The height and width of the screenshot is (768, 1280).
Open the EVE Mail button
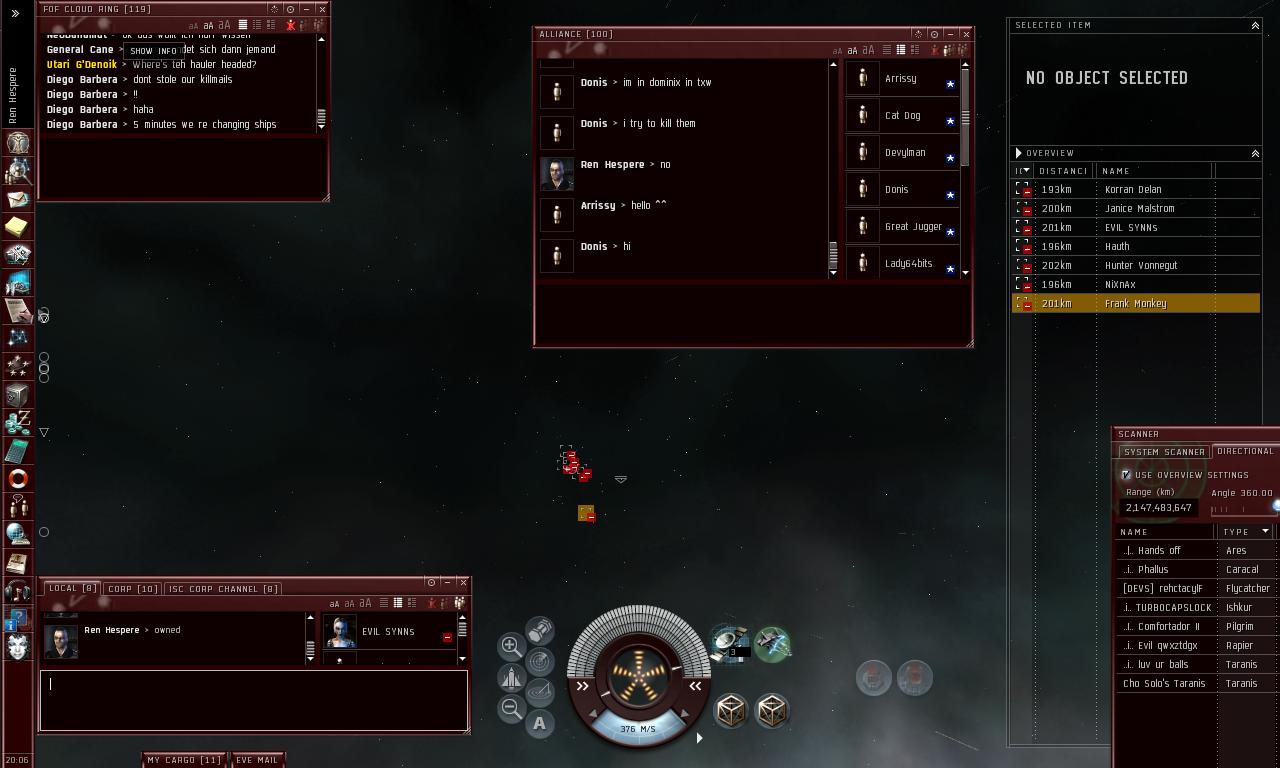pos(257,760)
